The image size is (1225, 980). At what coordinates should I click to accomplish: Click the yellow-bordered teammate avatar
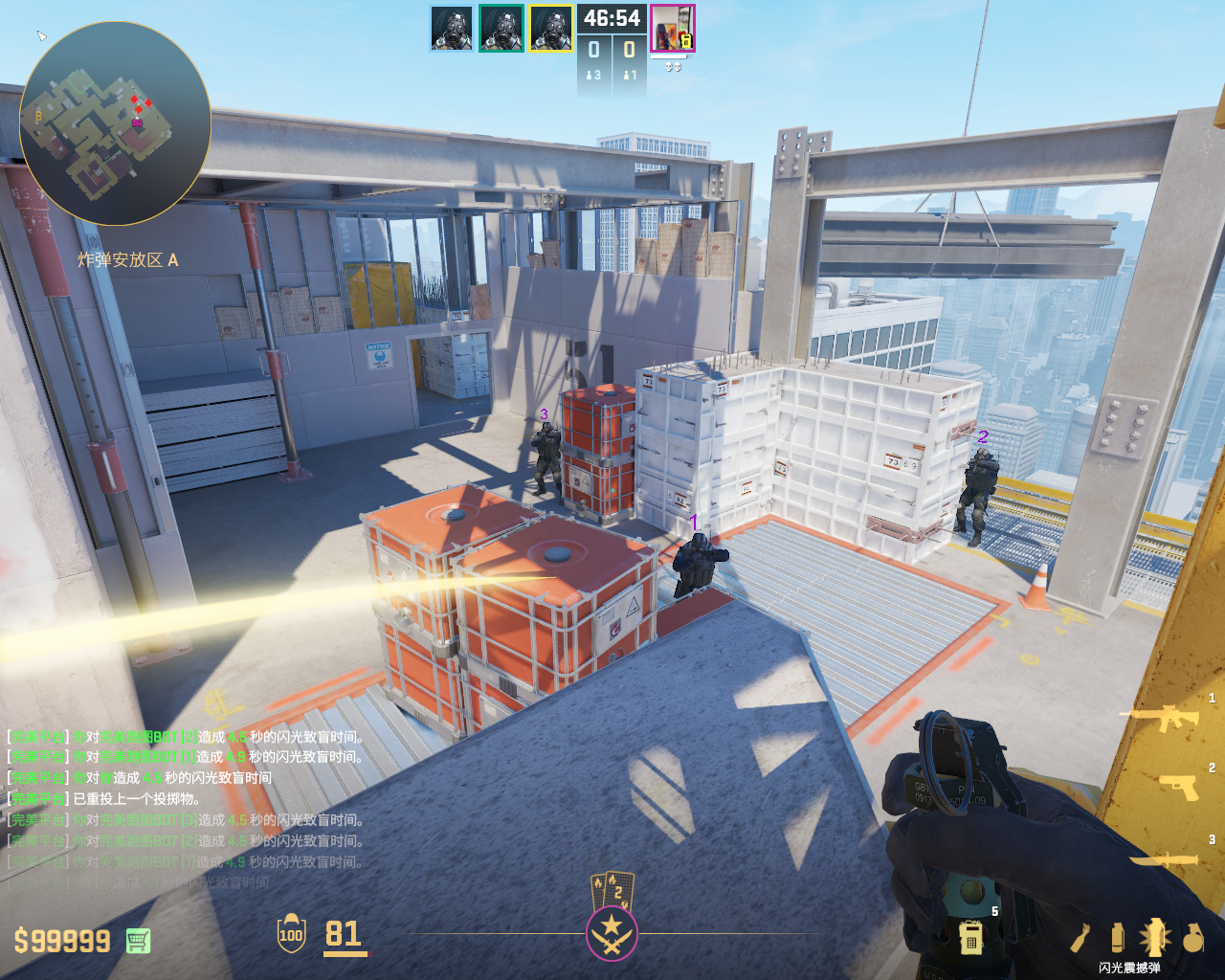[551, 29]
